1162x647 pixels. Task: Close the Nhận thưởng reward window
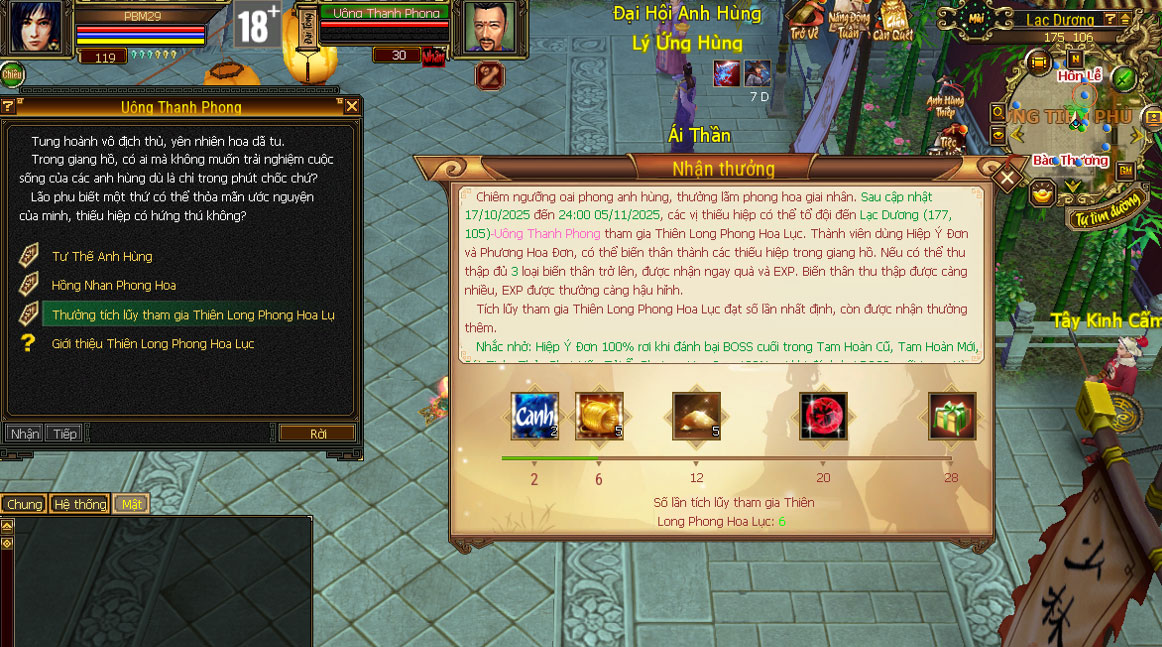[x=1008, y=179]
